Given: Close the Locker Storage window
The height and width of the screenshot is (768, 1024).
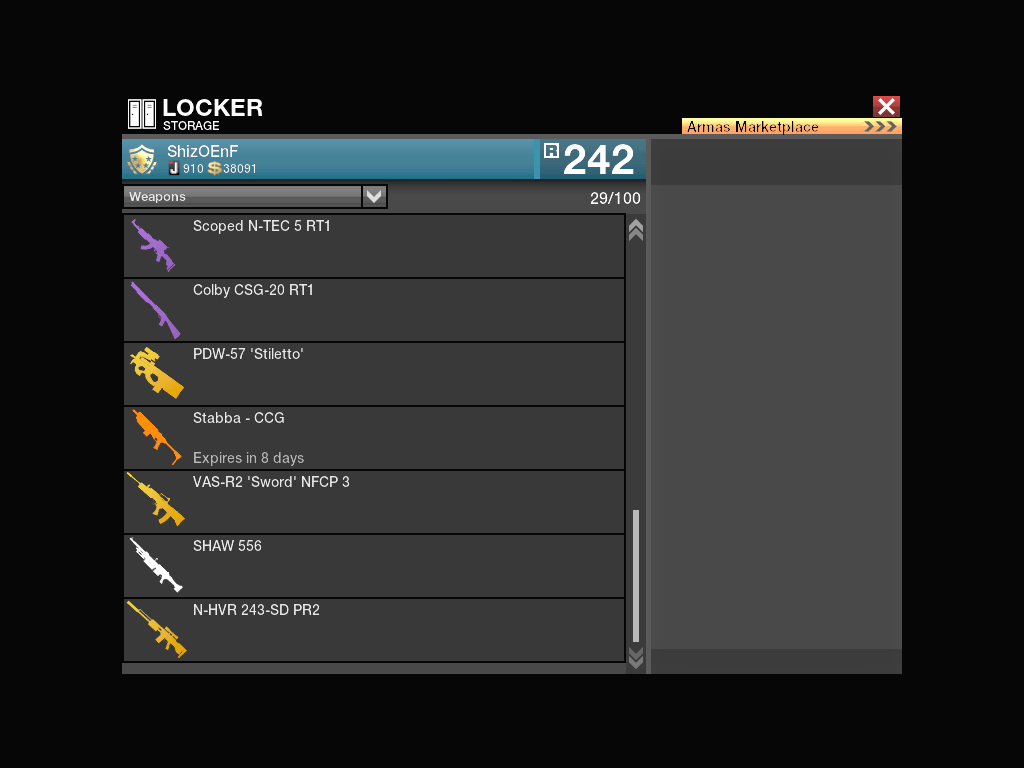Looking at the screenshot, I should click(886, 106).
